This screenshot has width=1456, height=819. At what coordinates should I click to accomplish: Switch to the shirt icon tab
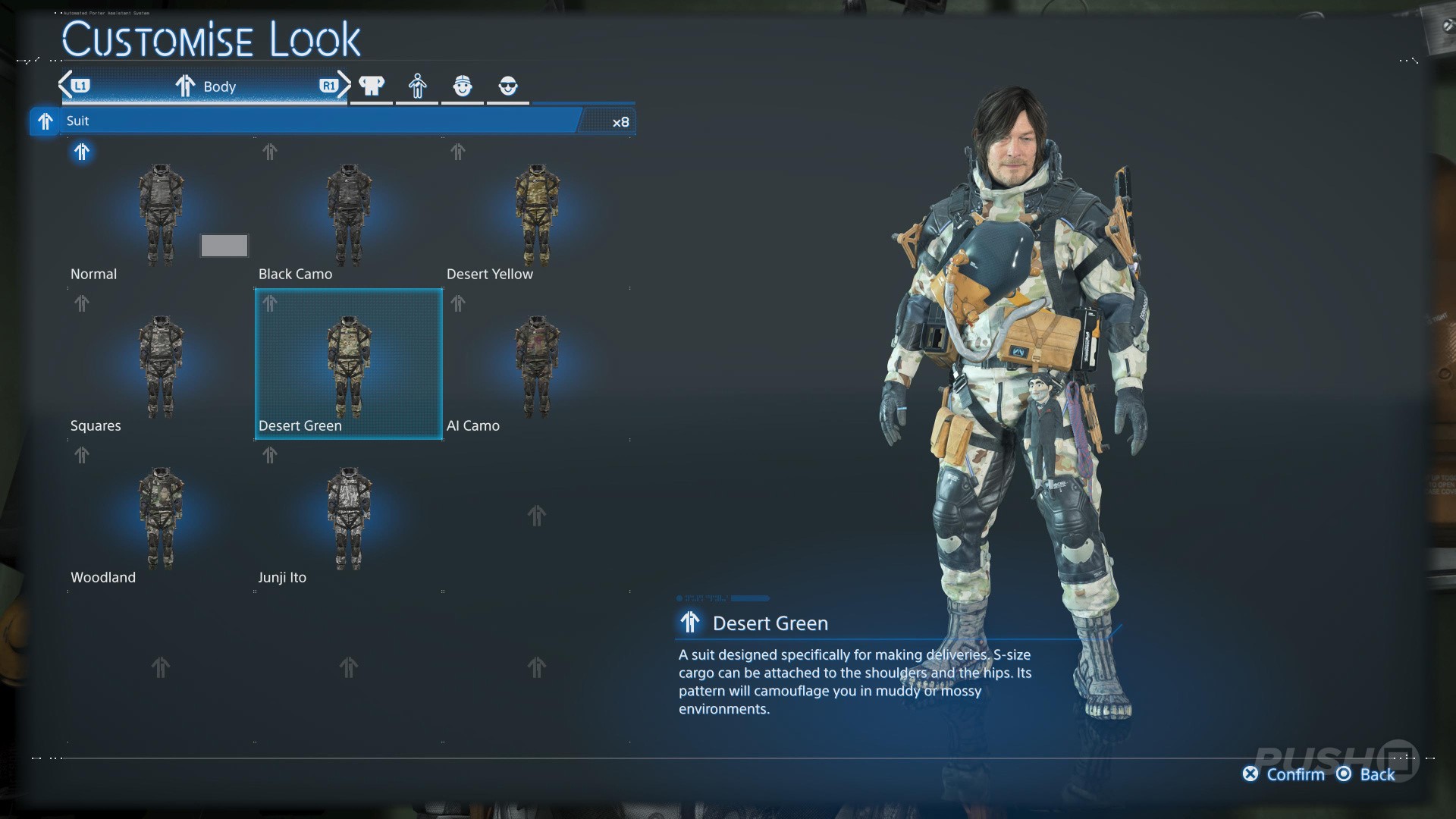point(372,86)
